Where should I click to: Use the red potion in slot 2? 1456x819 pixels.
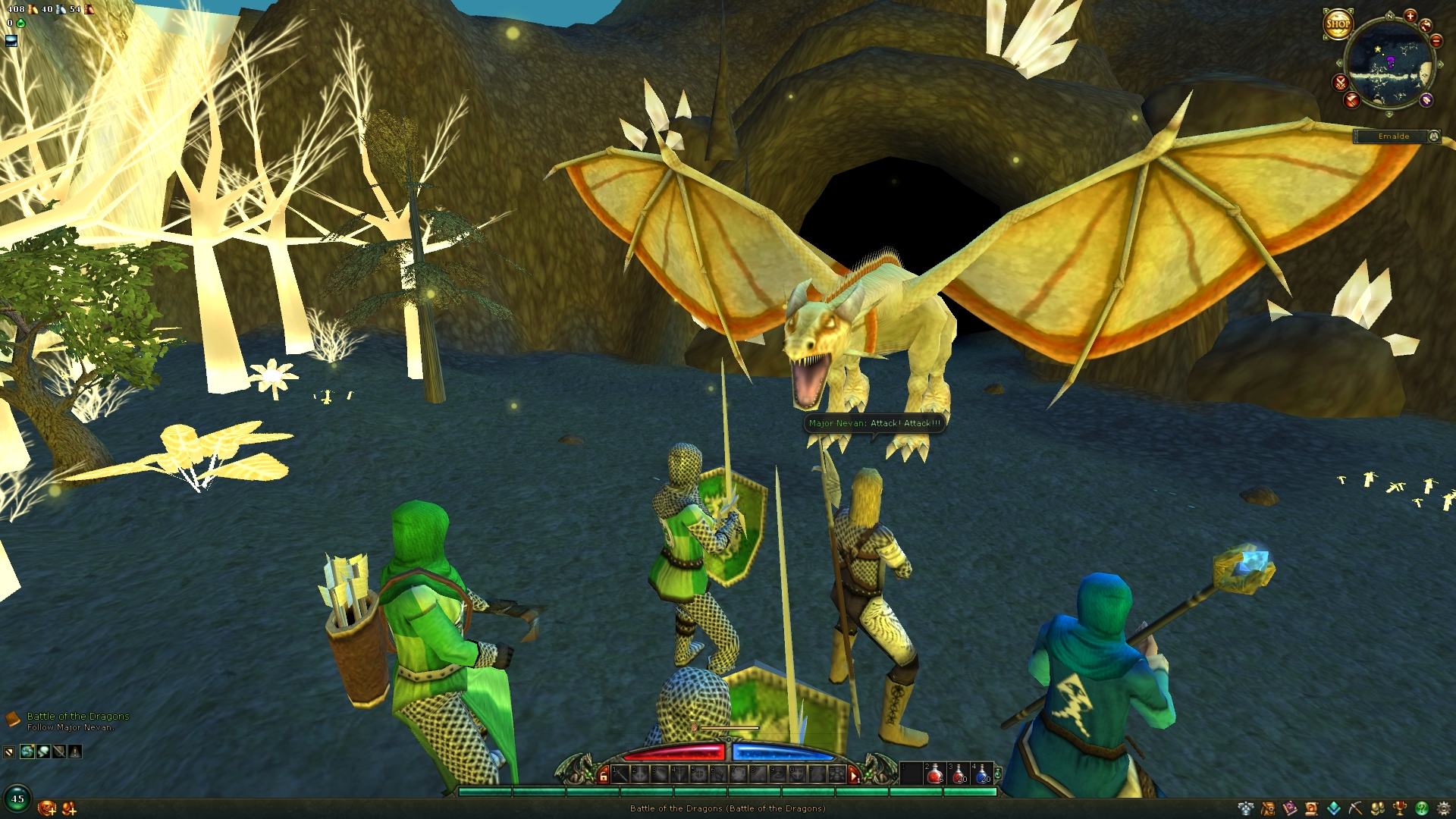tap(936, 773)
